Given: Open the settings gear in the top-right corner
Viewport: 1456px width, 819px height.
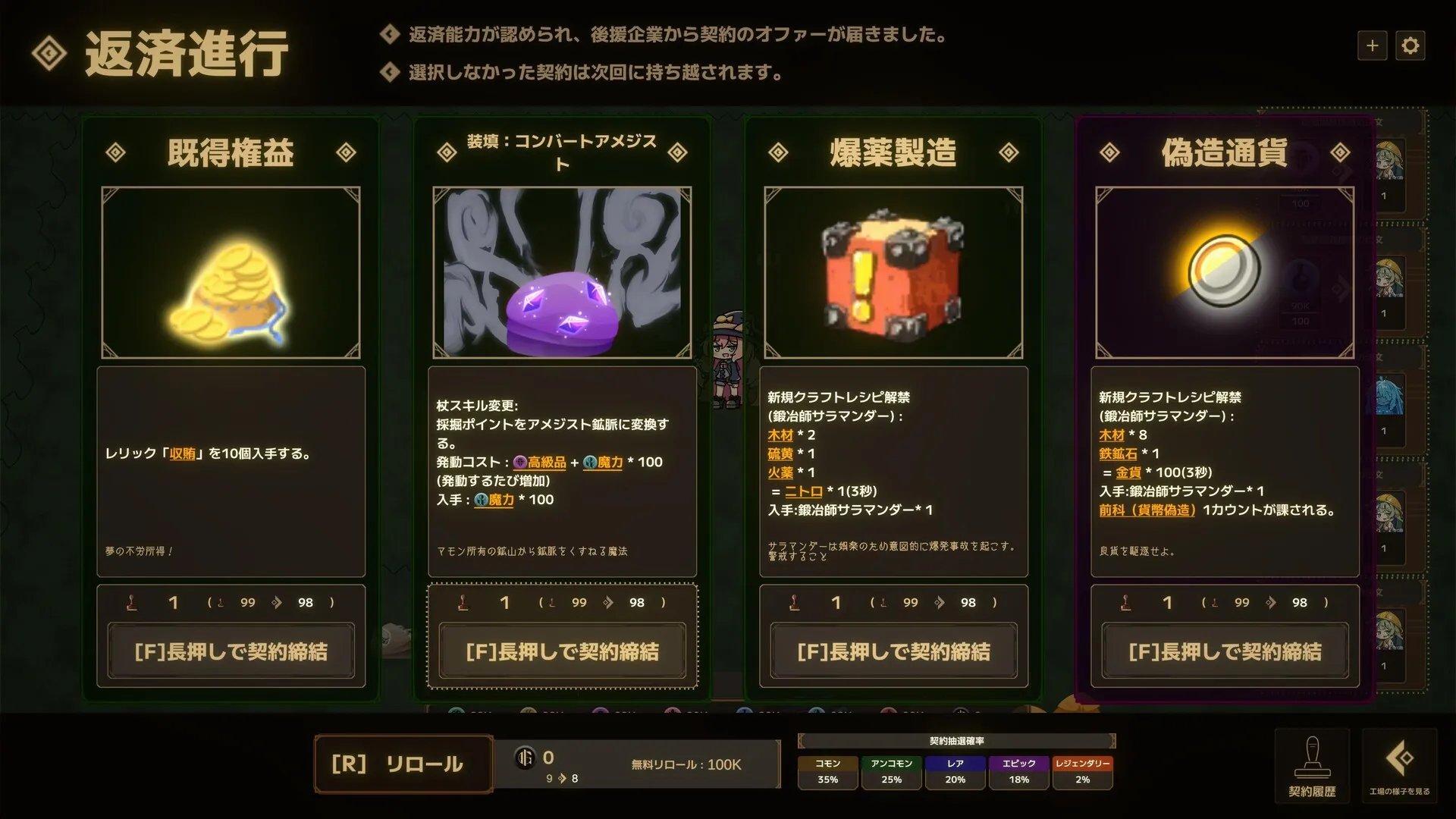Looking at the screenshot, I should [1410, 45].
